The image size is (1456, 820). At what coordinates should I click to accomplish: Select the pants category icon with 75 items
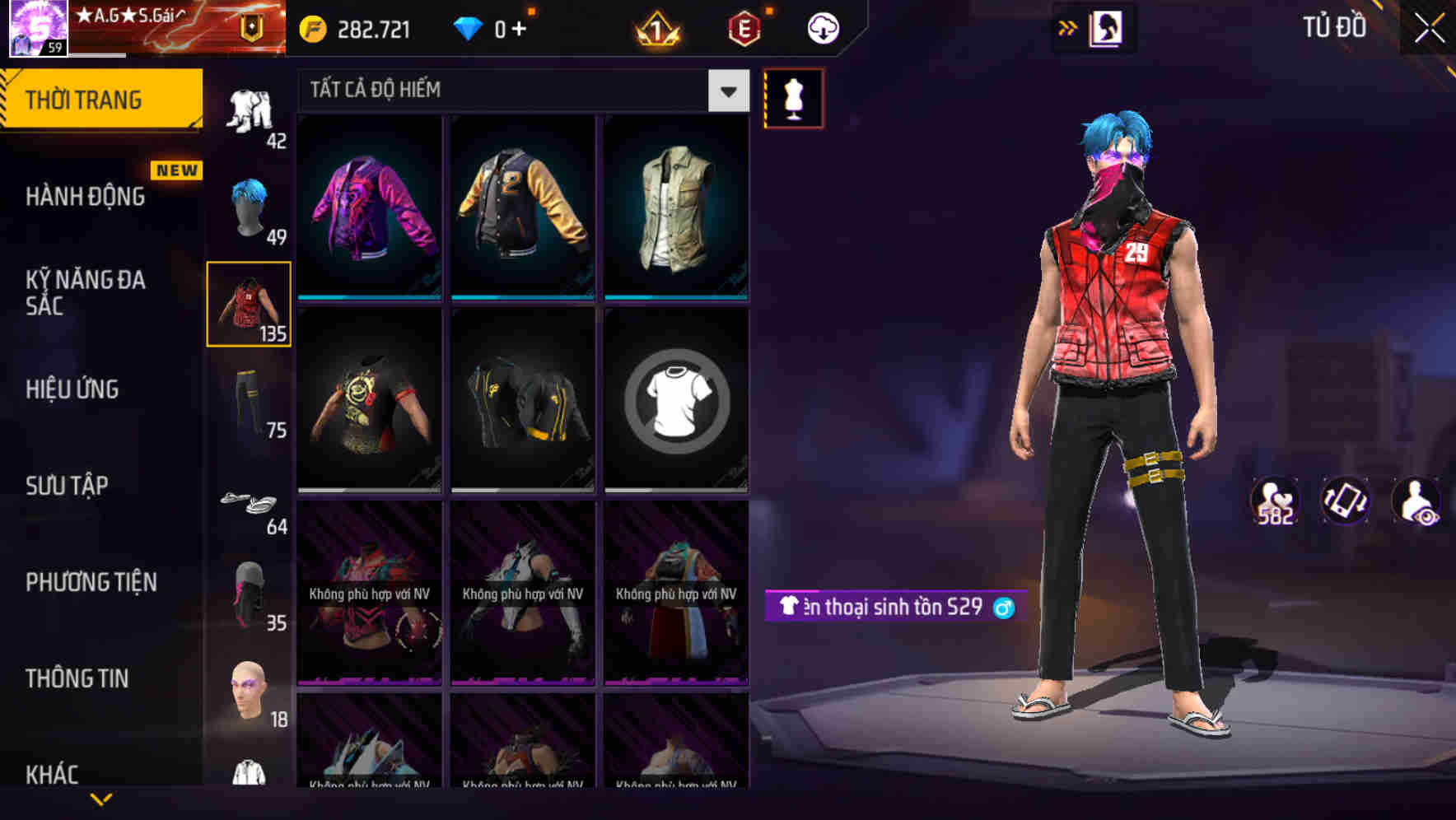pos(249,397)
